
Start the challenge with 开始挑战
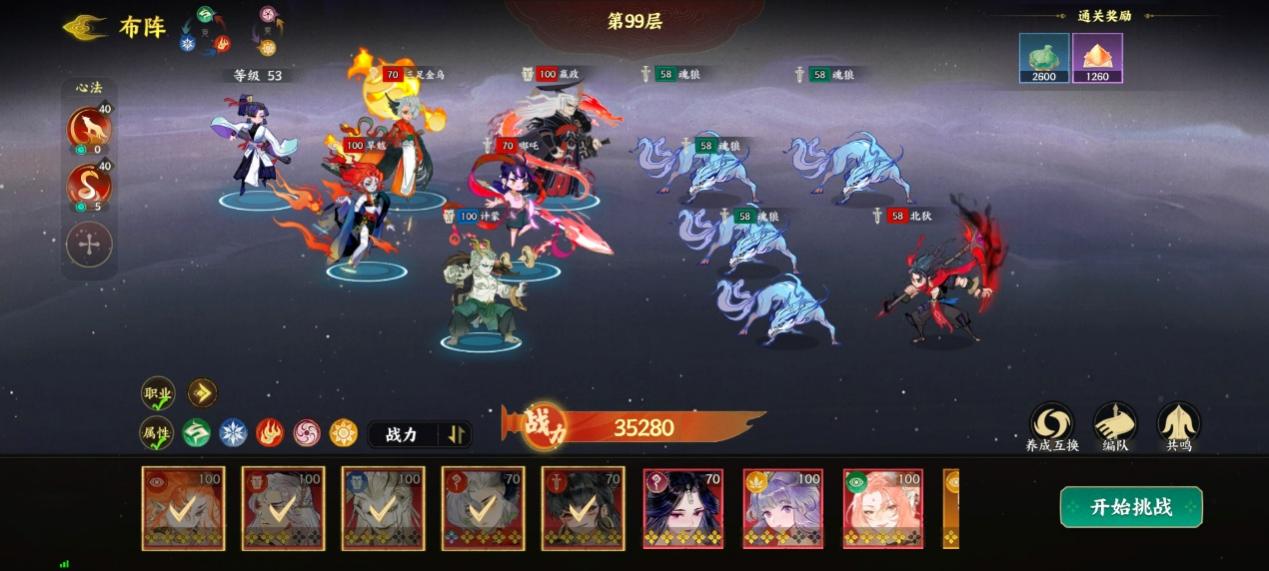tap(1130, 507)
